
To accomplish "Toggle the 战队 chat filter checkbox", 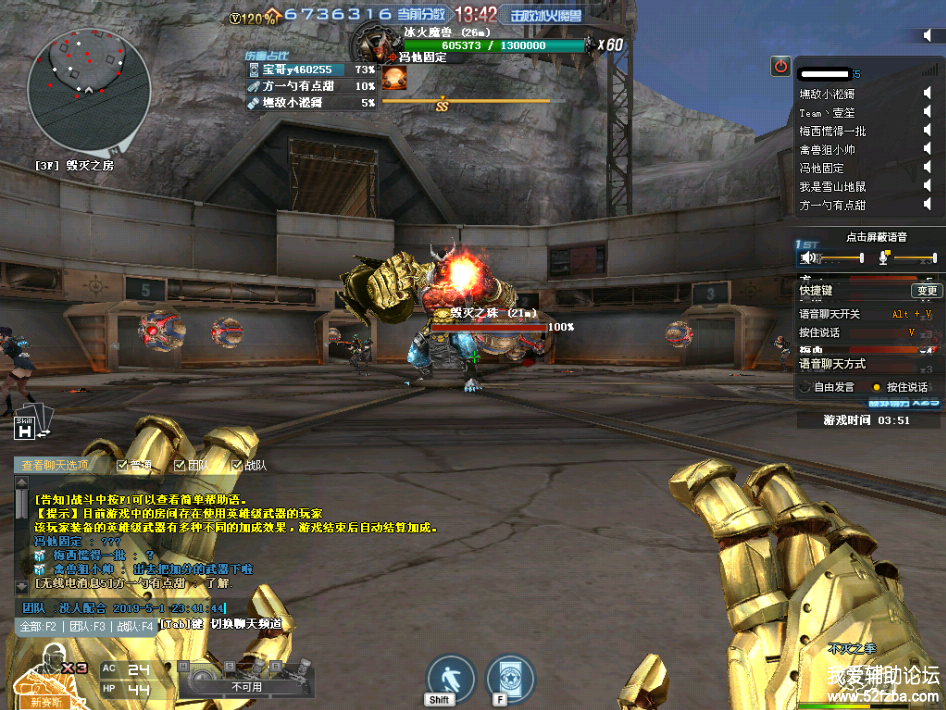I will pos(237,465).
